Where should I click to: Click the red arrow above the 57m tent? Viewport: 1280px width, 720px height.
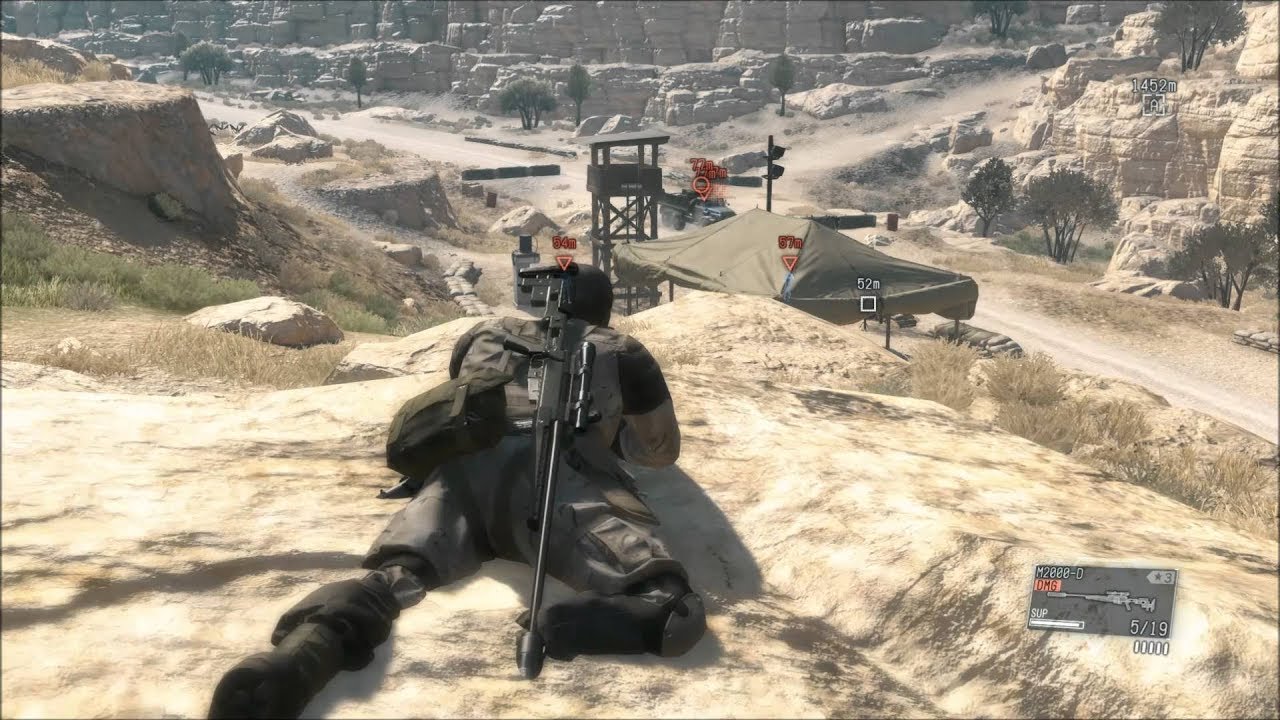click(x=790, y=262)
